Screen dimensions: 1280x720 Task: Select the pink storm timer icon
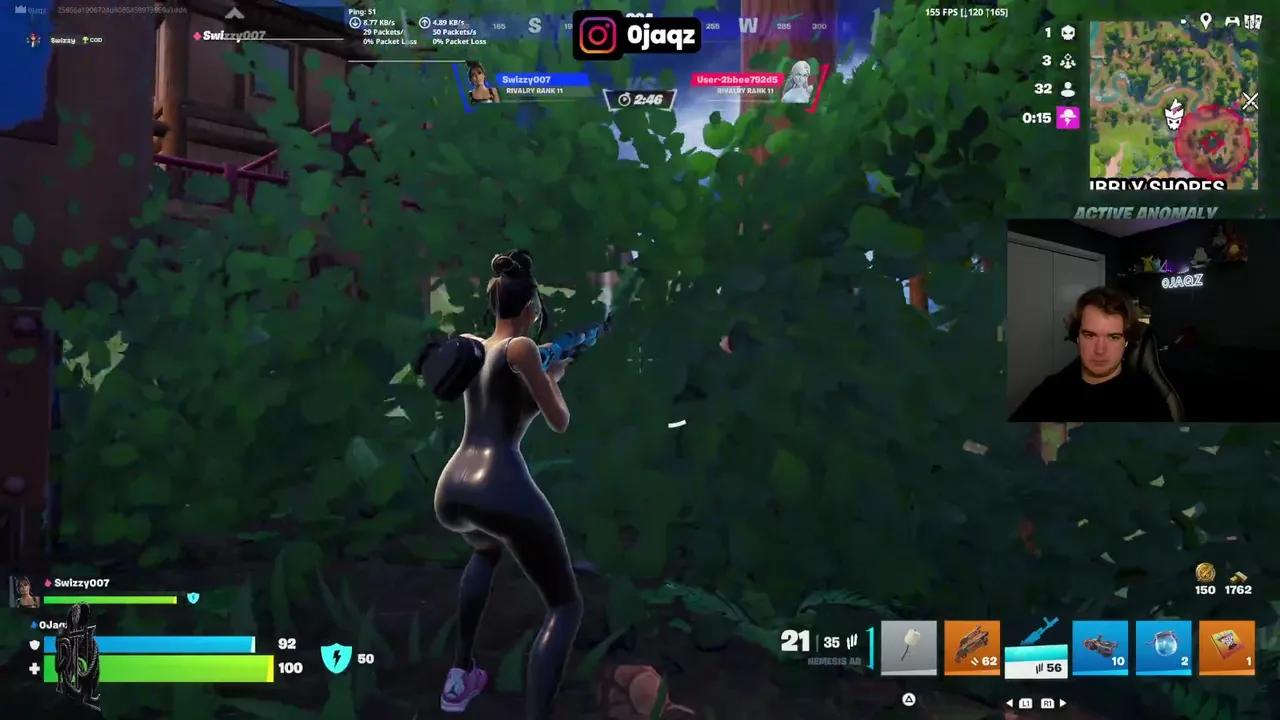(x=1068, y=117)
